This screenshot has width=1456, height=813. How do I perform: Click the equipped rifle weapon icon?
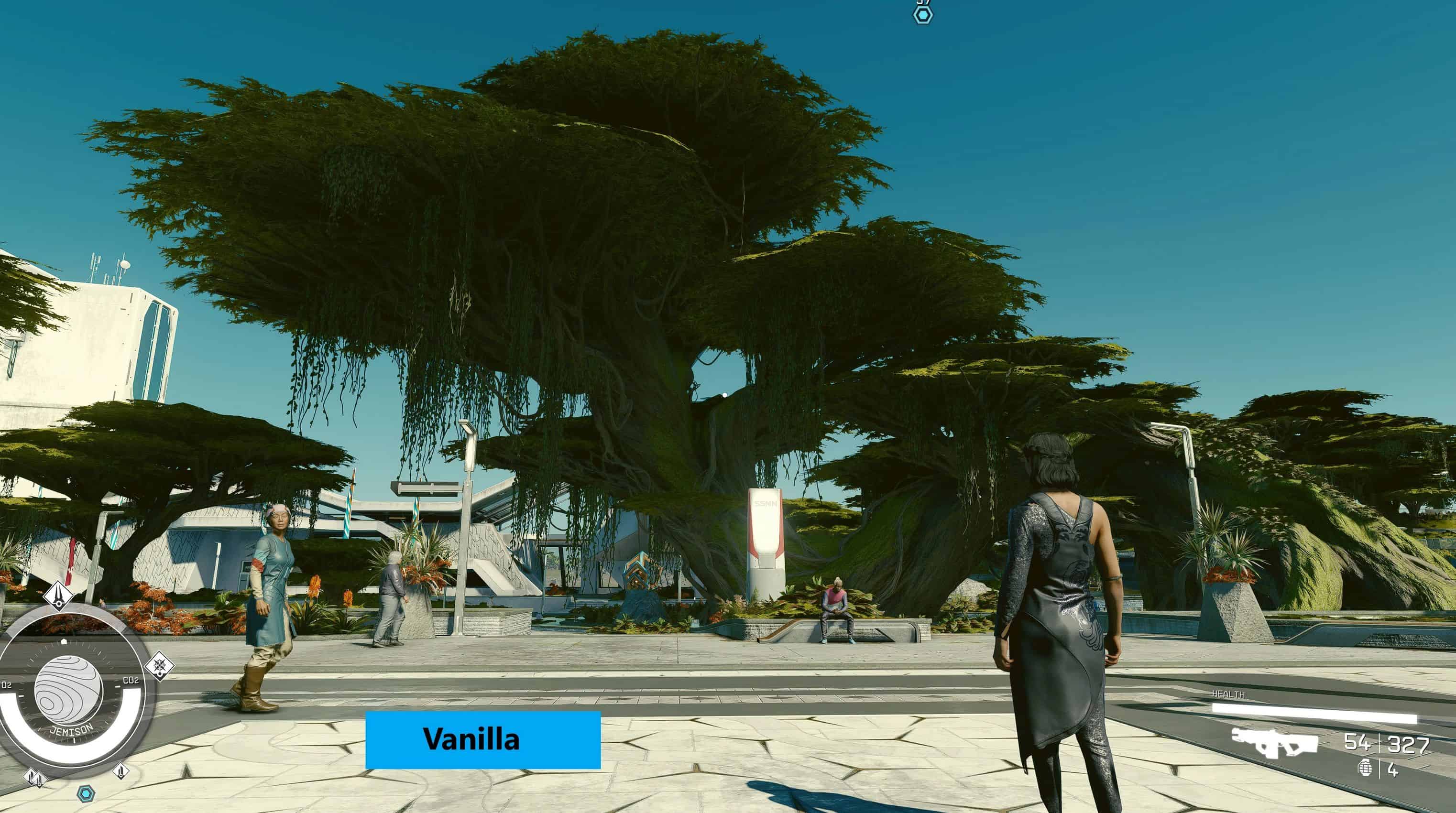click(1275, 742)
